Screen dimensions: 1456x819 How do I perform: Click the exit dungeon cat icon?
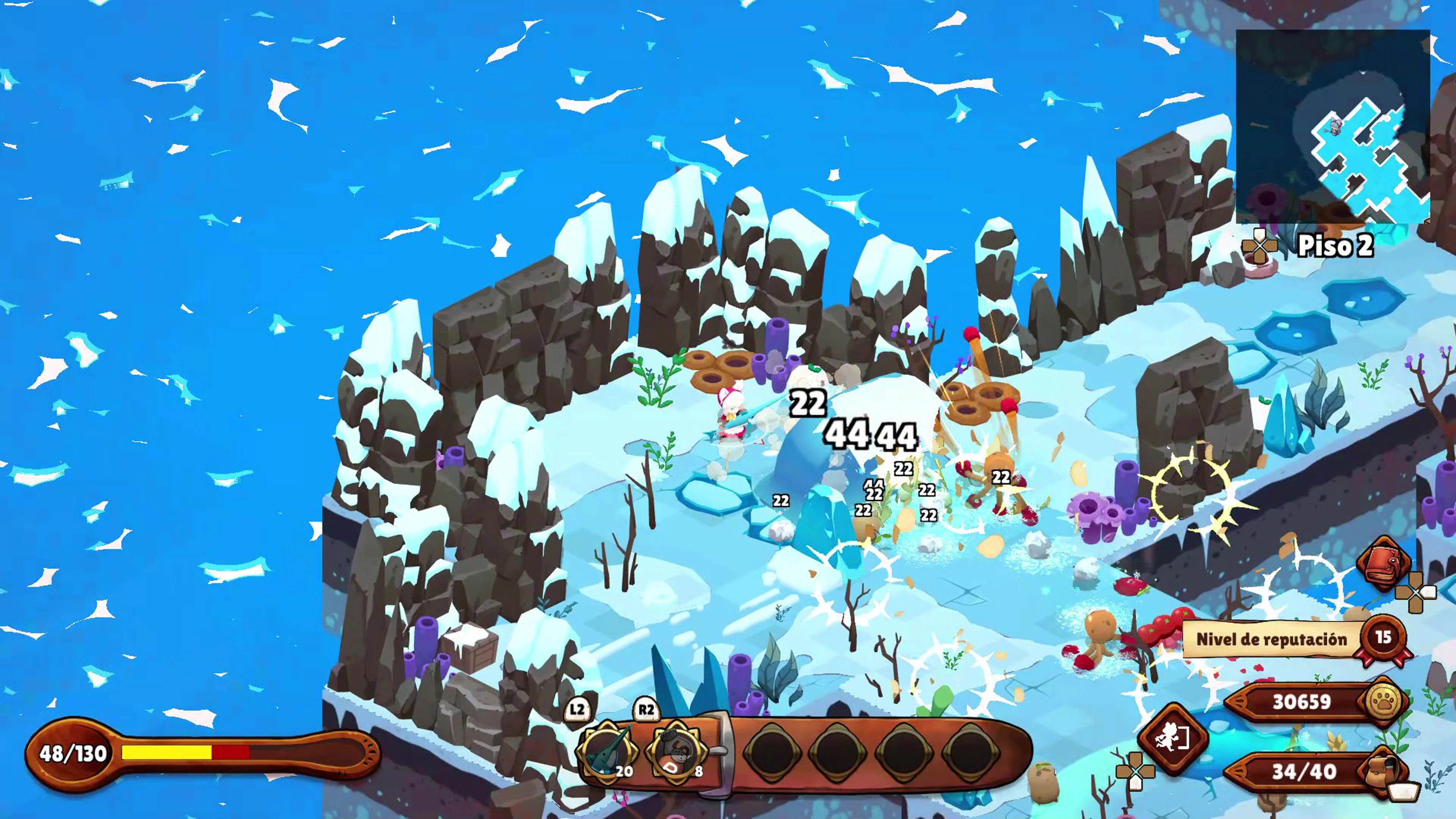(1172, 737)
